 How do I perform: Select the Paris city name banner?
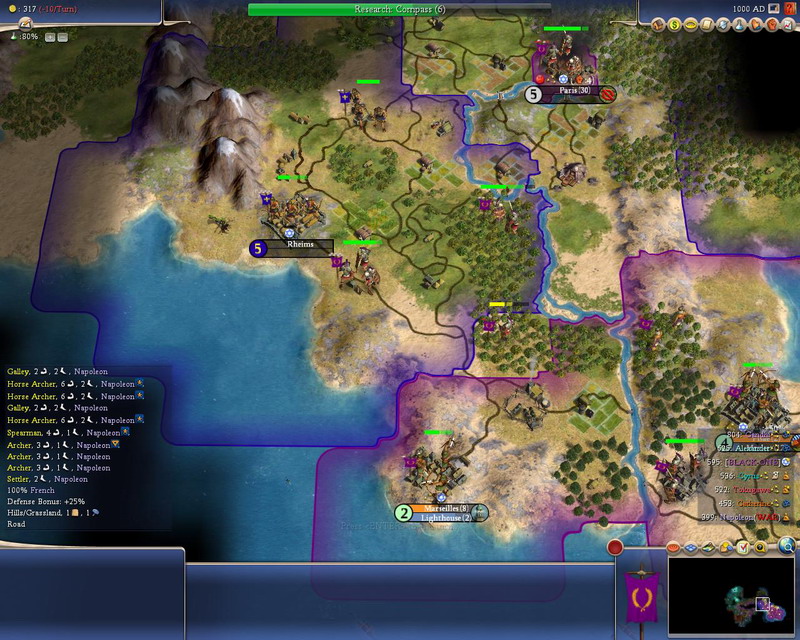point(573,94)
